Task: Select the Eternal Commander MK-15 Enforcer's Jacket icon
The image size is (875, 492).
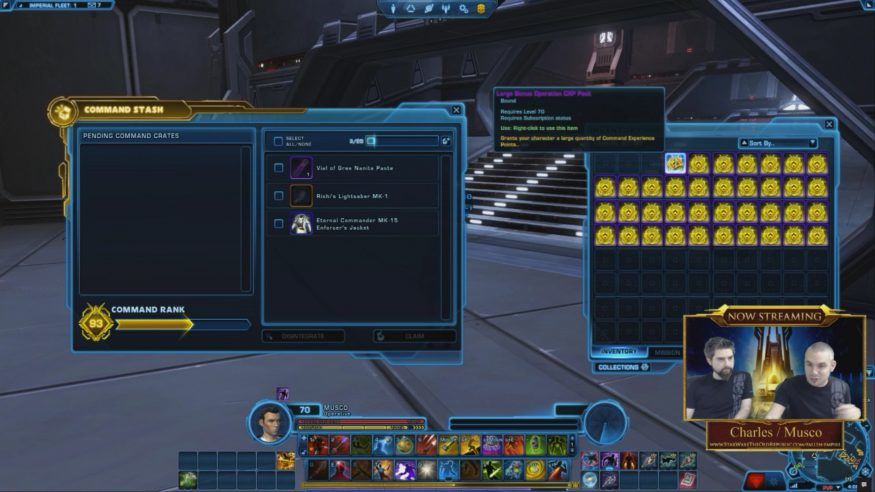Action: pos(301,223)
